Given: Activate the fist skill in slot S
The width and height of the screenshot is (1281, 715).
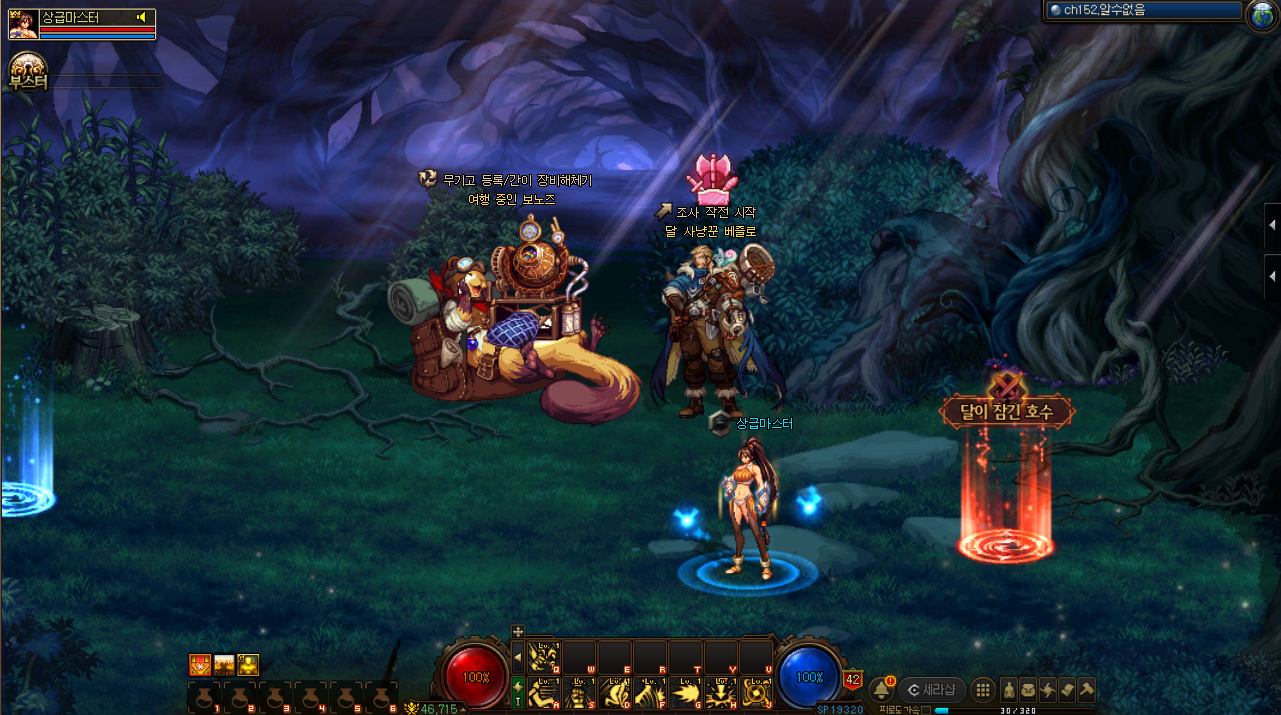Looking at the screenshot, I should [579, 692].
